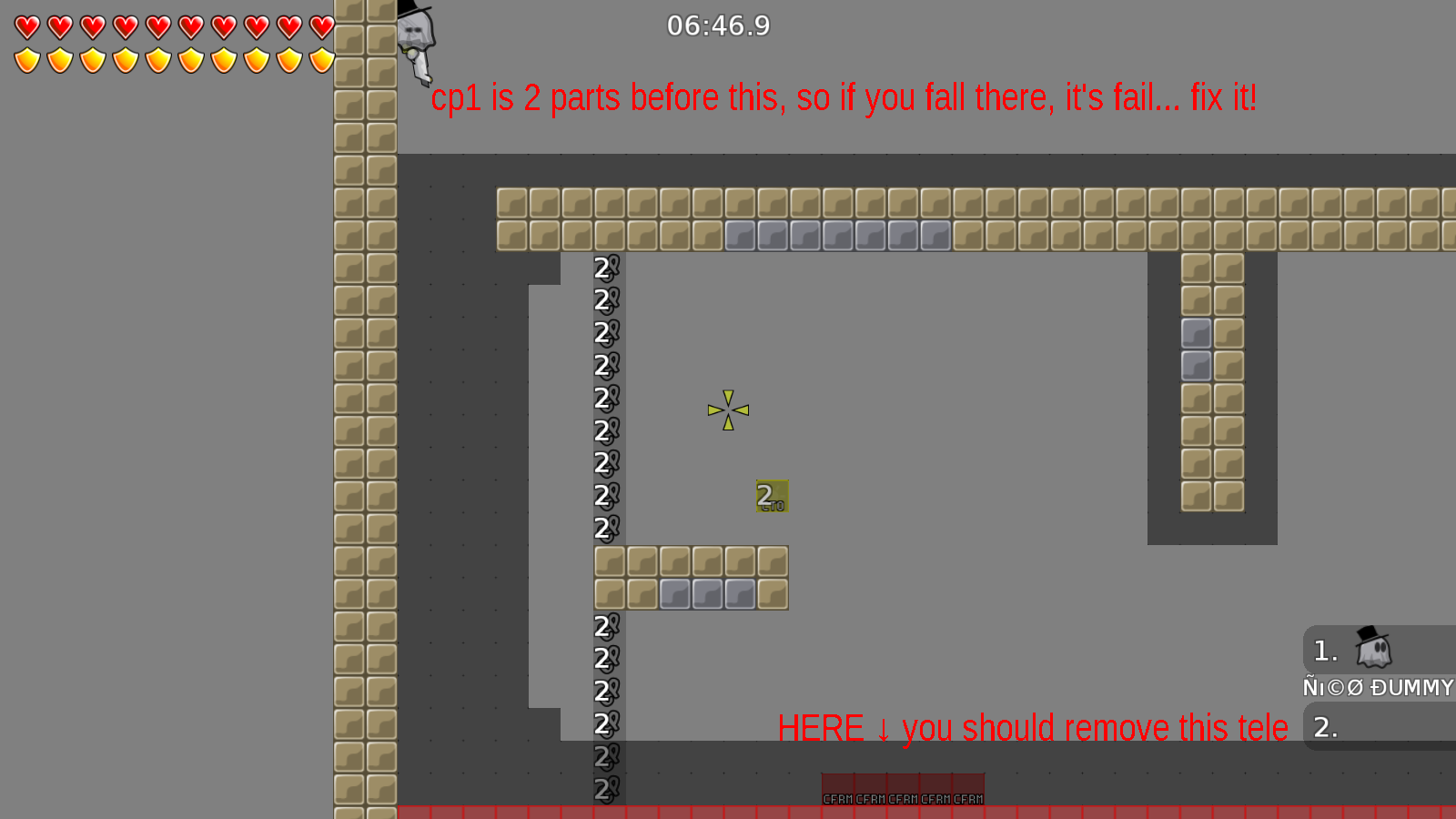Click the timer showing 06:46.9
Viewport: 1456px width, 819px height.
coord(718,26)
